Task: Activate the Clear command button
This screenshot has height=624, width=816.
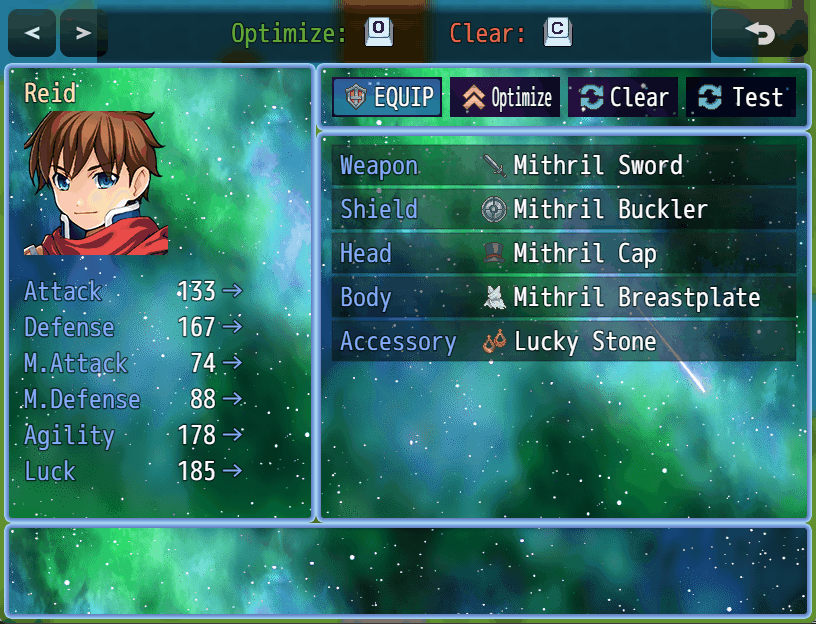Action: (623, 97)
